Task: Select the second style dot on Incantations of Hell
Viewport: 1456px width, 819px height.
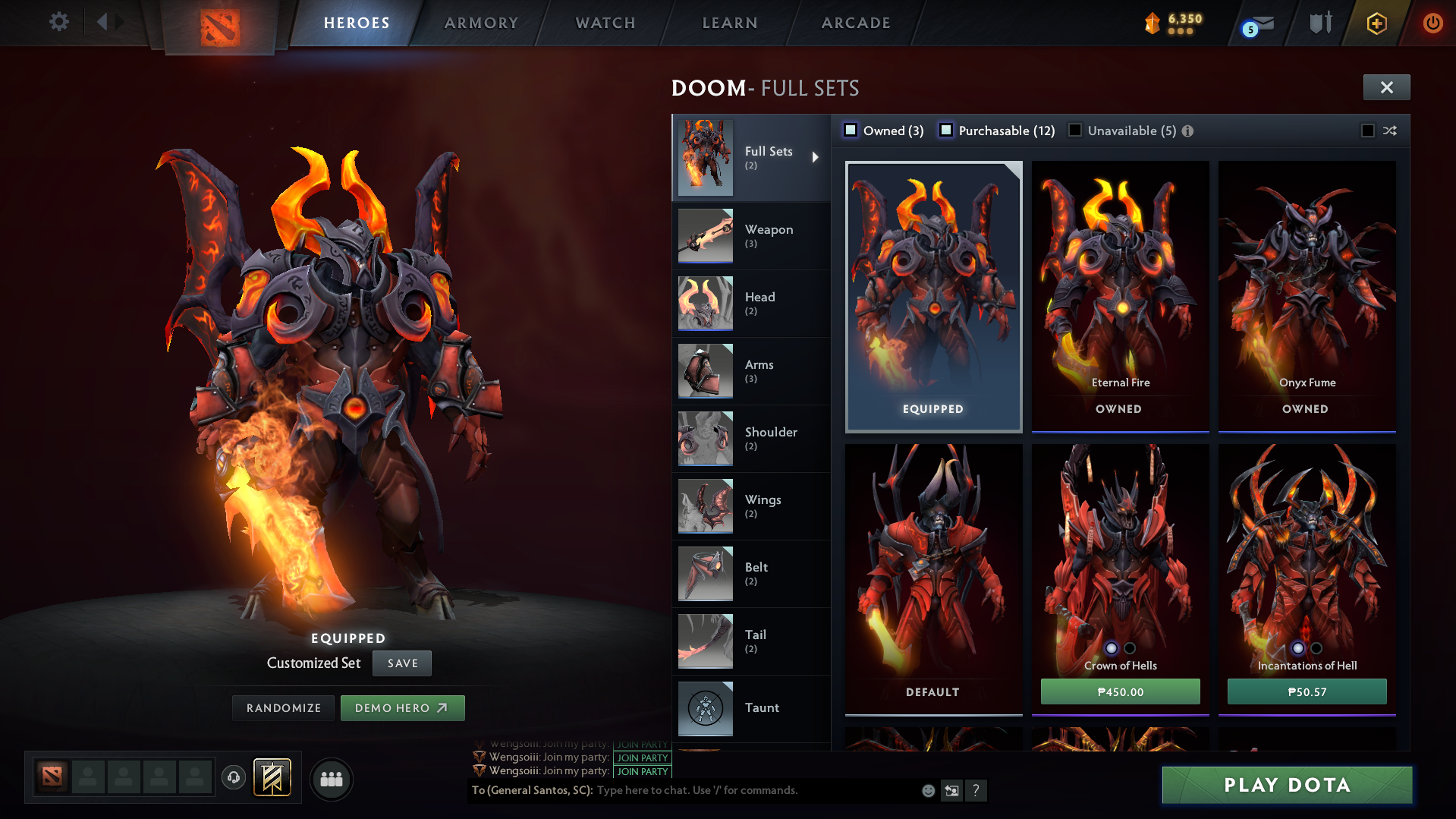Action: tap(1316, 647)
